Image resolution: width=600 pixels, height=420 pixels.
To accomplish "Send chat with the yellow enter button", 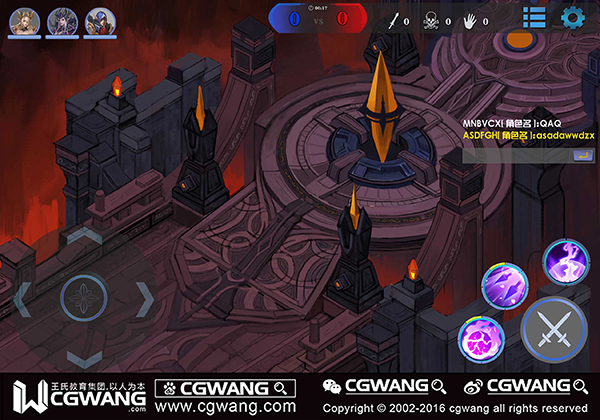I will (x=579, y=154).
